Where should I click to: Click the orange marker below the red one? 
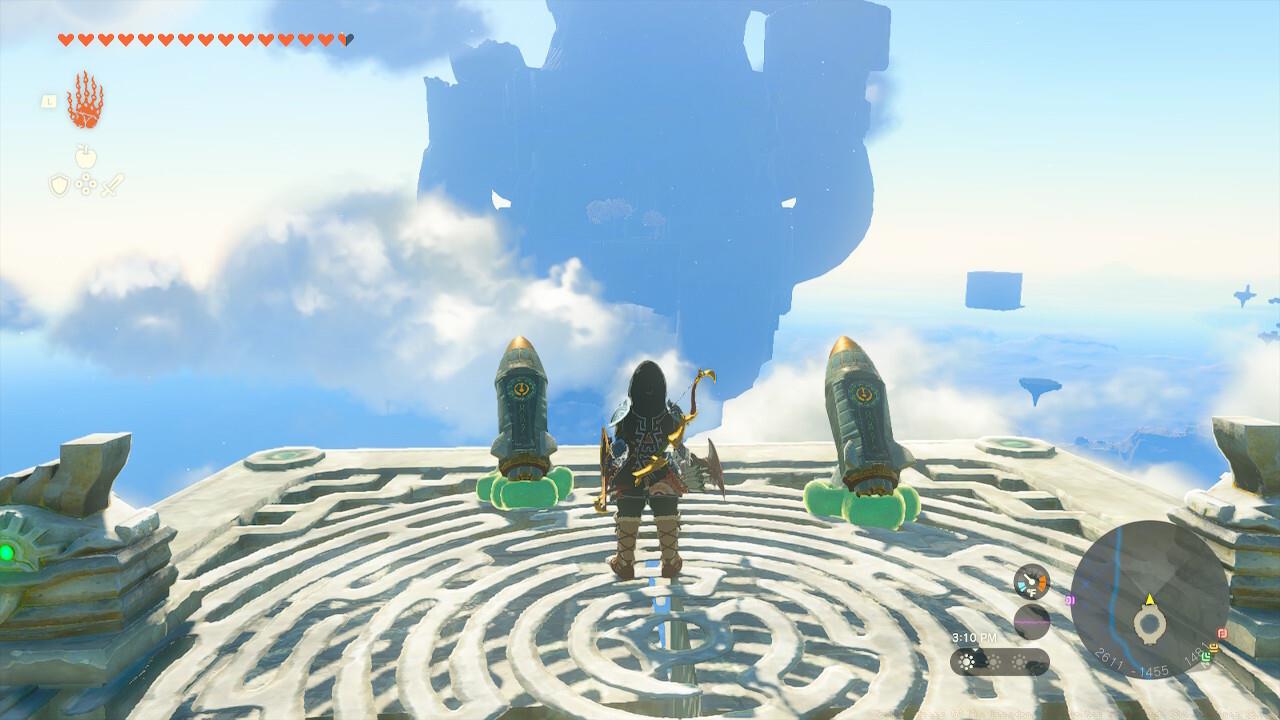1214,647
